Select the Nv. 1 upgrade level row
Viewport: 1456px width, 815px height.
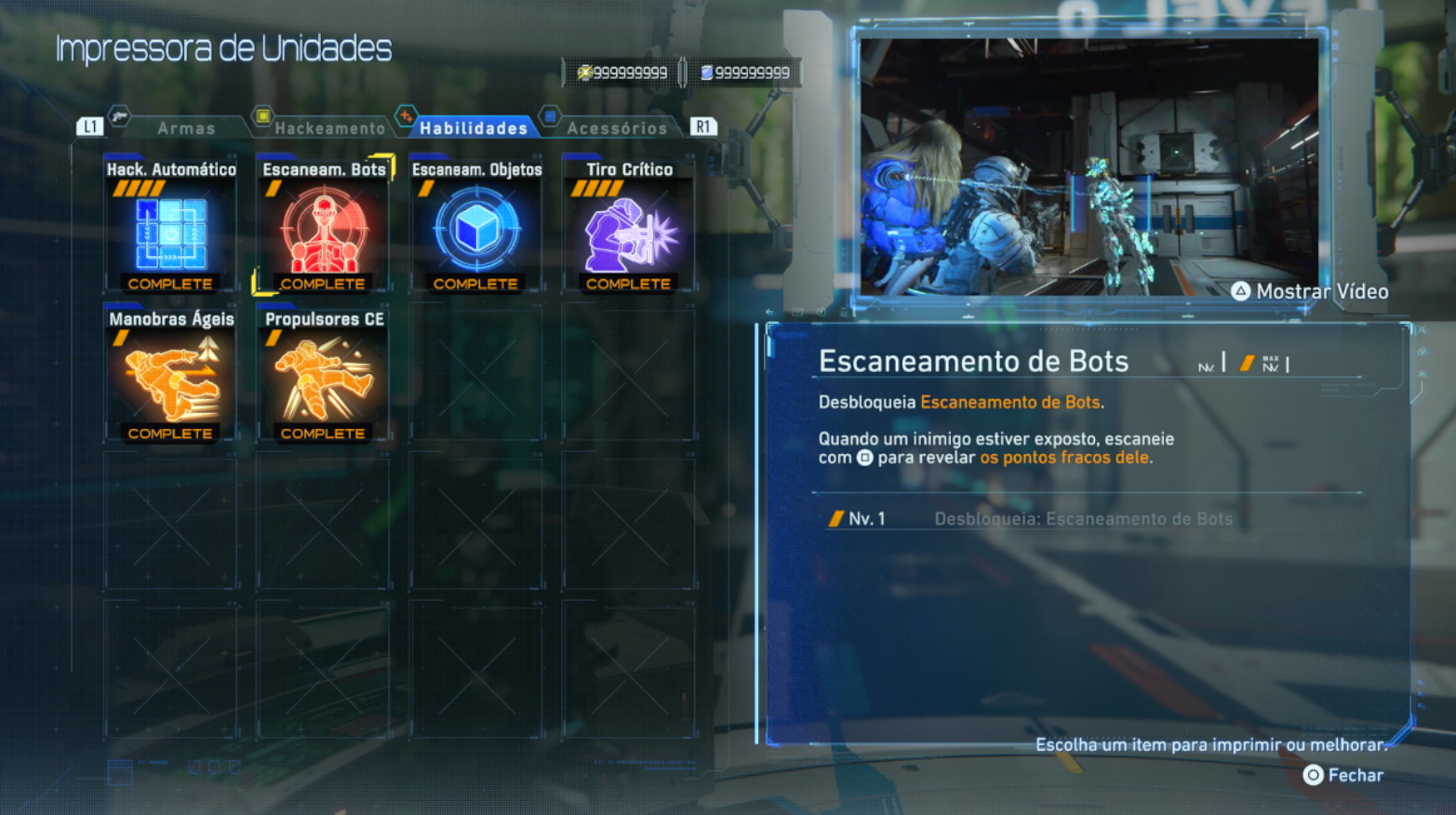1030,519
